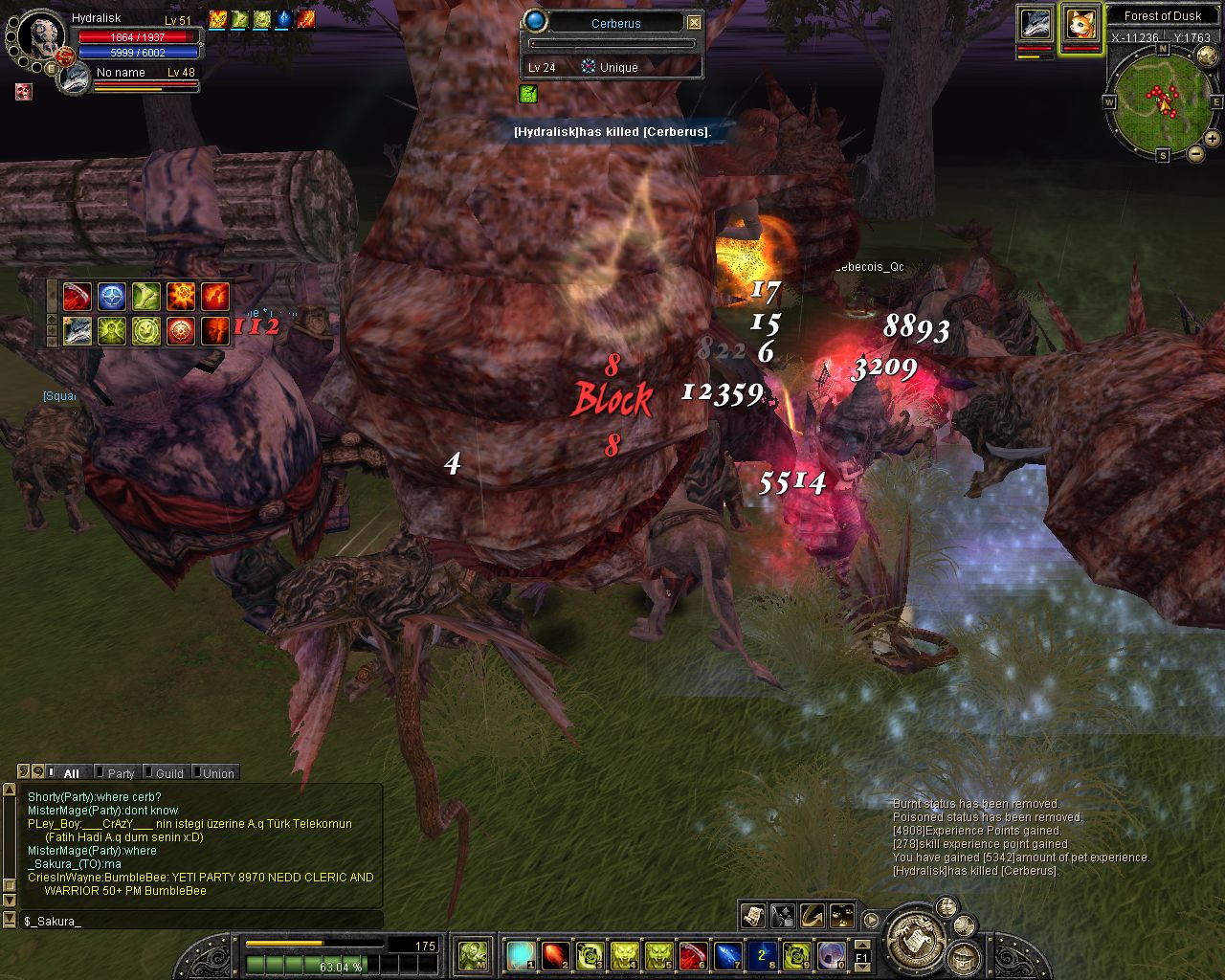1225x980 pixels.
Task: Click the Hydralisk character portrait
Action: [41, 35]
